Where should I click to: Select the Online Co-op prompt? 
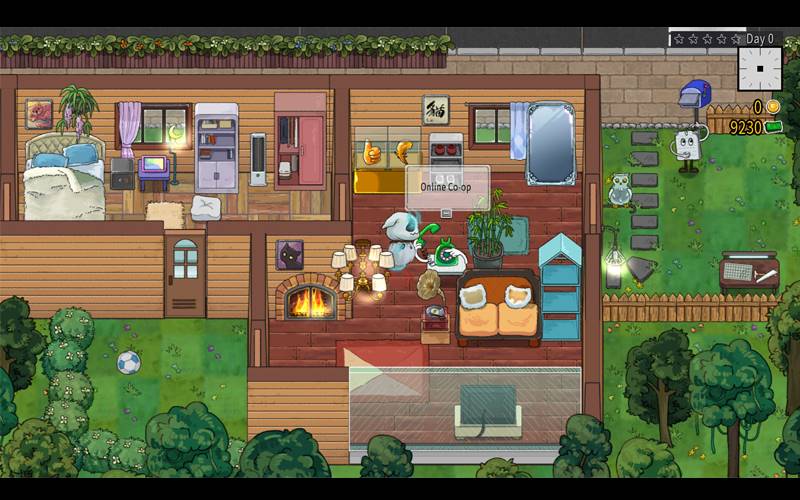447,188
